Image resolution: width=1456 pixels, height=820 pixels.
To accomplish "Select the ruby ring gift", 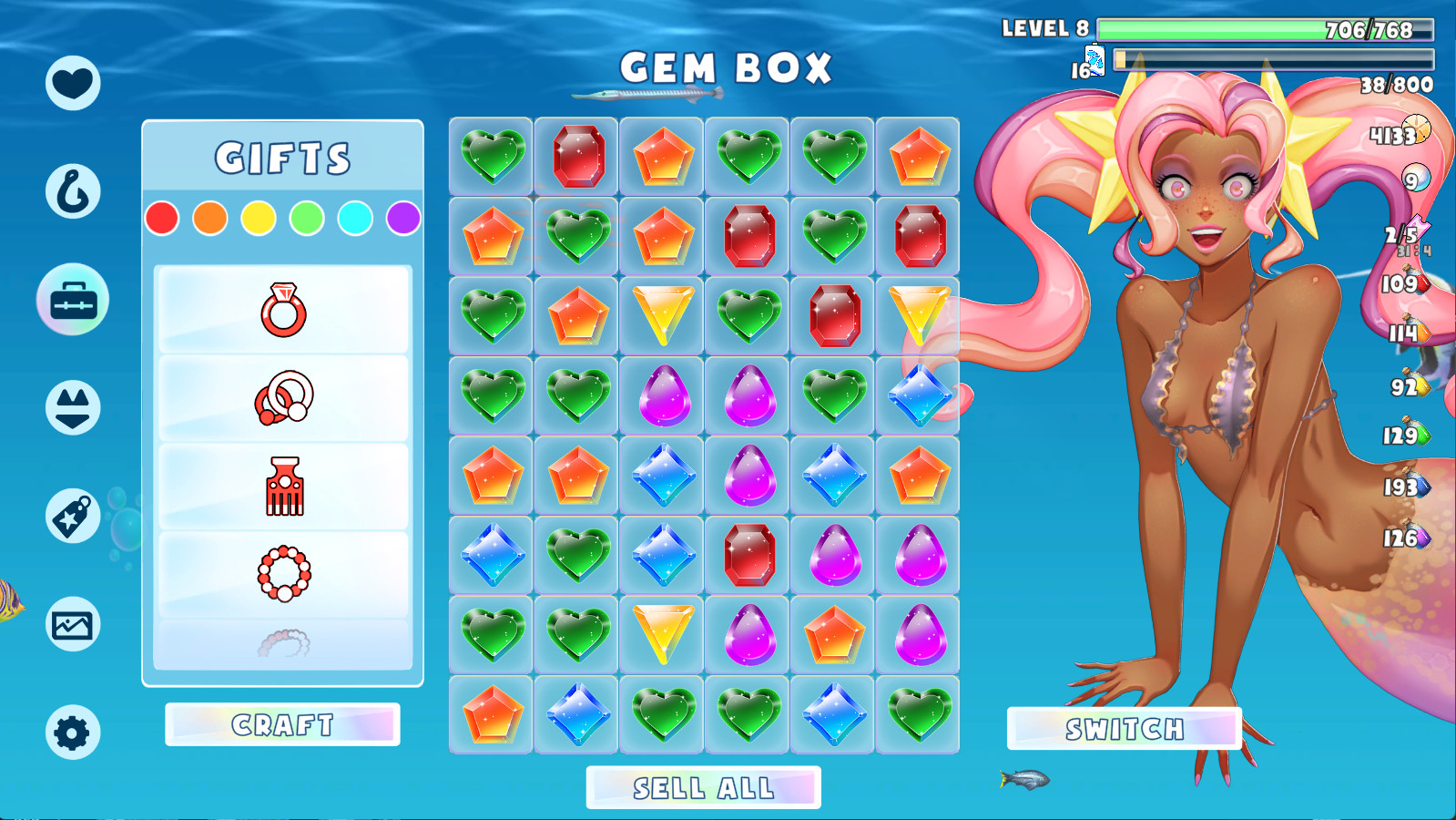I will coord(283,310).
